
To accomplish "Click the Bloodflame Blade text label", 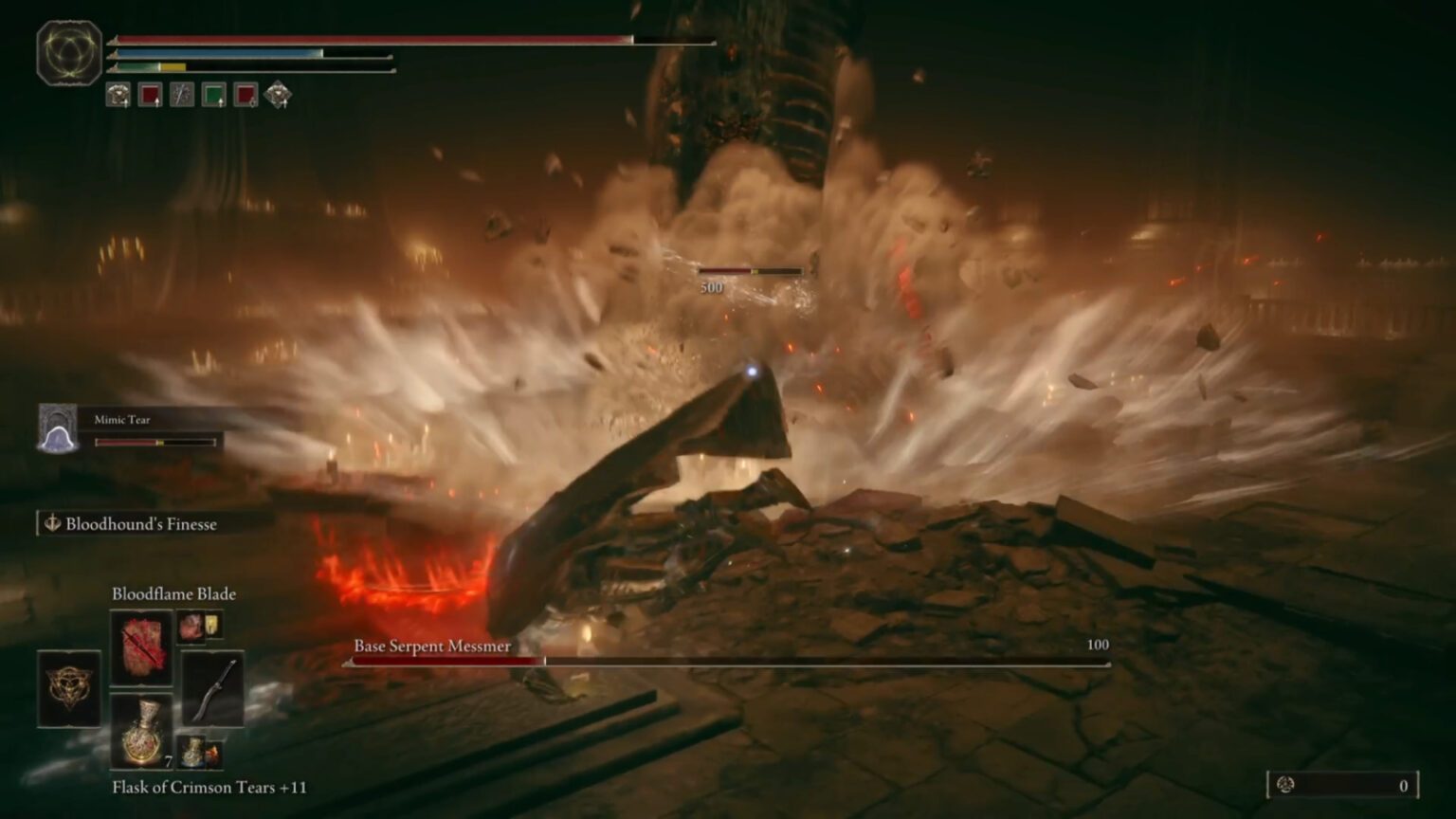I will click(x=173, y=593).
